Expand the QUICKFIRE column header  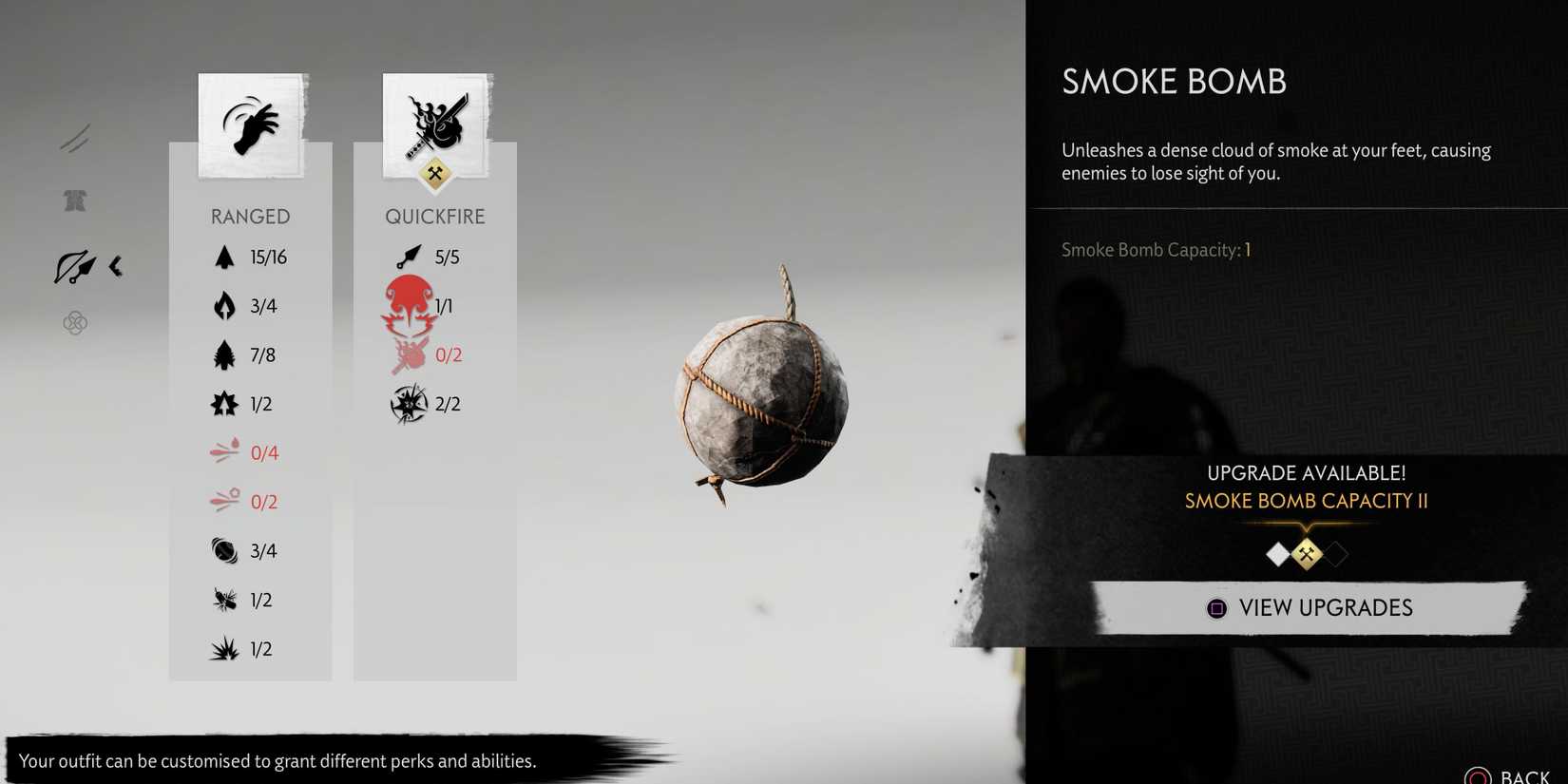click(x=435, y=217)
